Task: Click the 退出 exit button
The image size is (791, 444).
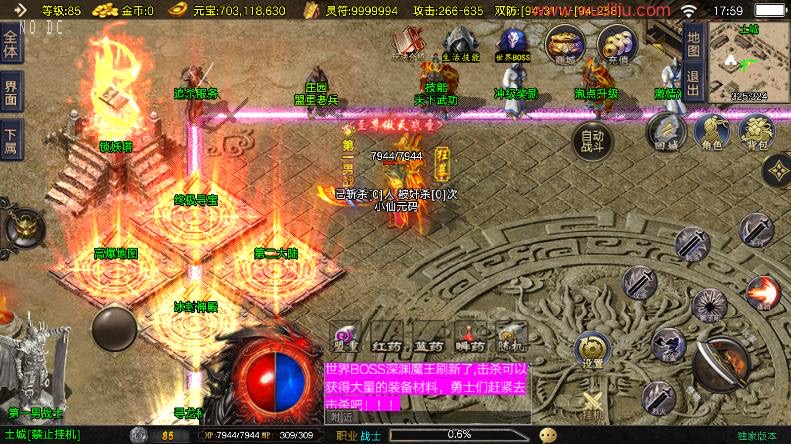Action: click(x=694, y=77)
